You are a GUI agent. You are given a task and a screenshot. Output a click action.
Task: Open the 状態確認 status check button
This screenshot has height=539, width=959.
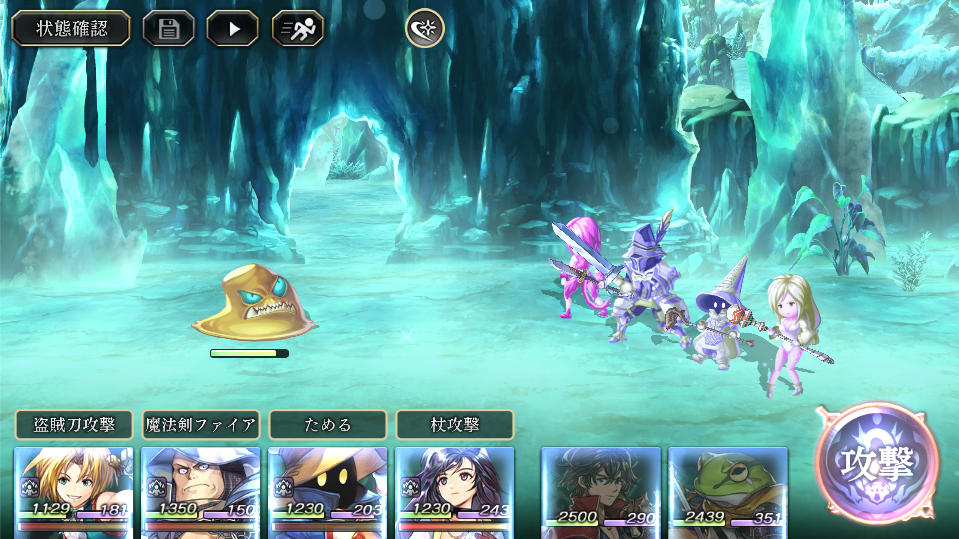pyautogui.click(x=71, y=28)
